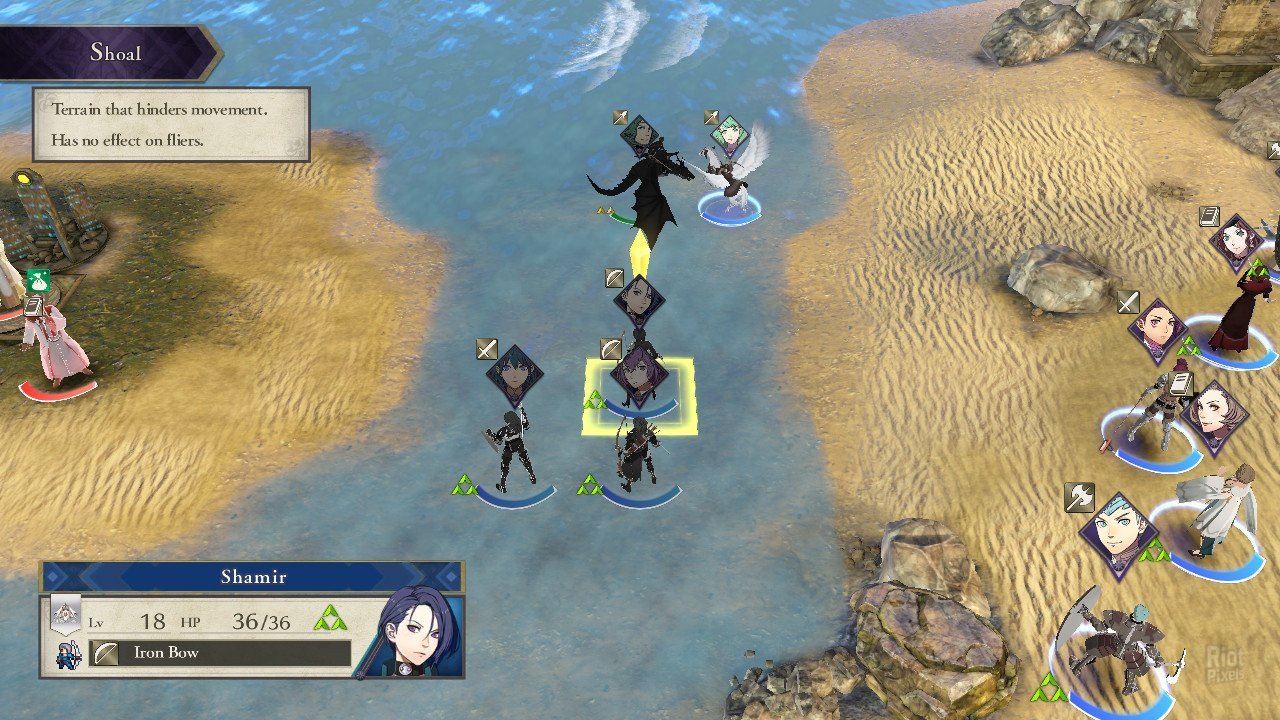
Task: Click the Shamir name bar in the unit panel
Action: pyautogui.click(x=253, y=577)
